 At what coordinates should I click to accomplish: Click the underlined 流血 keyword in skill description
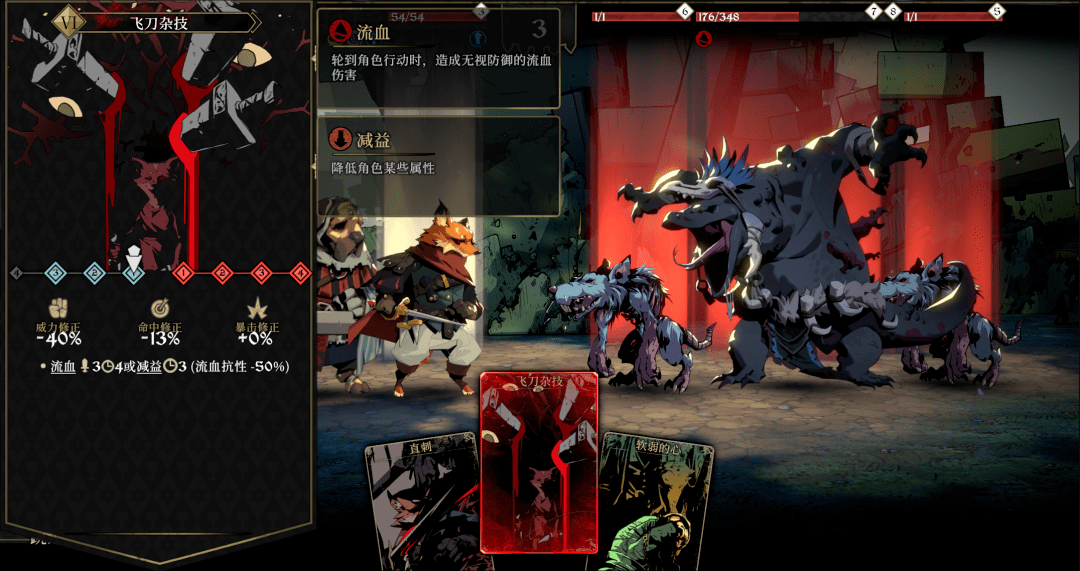click(65, 367)
